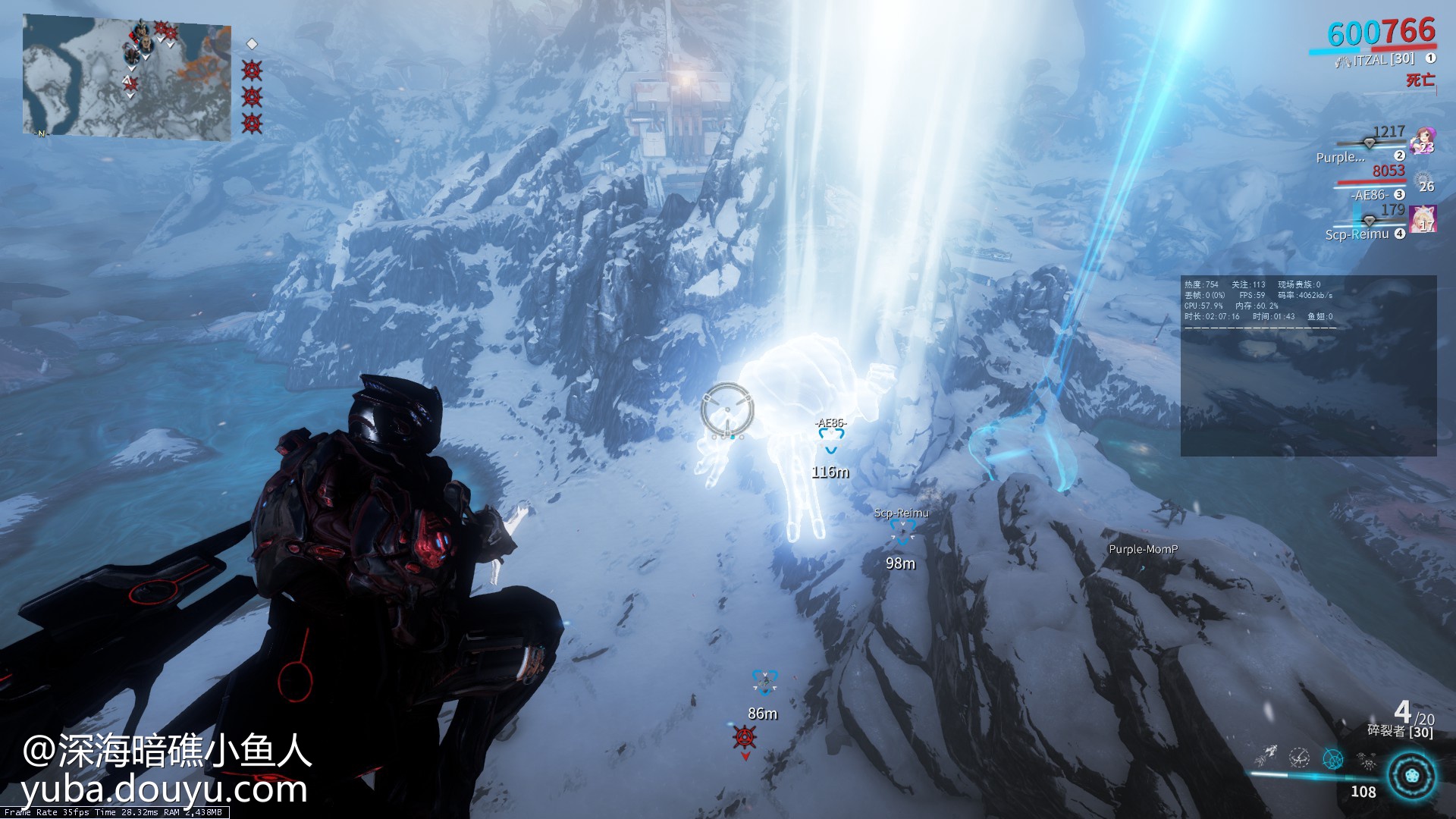Activate the dashed-circle second ability
The image size is (1456, 819).
[x=1299, y=758]
